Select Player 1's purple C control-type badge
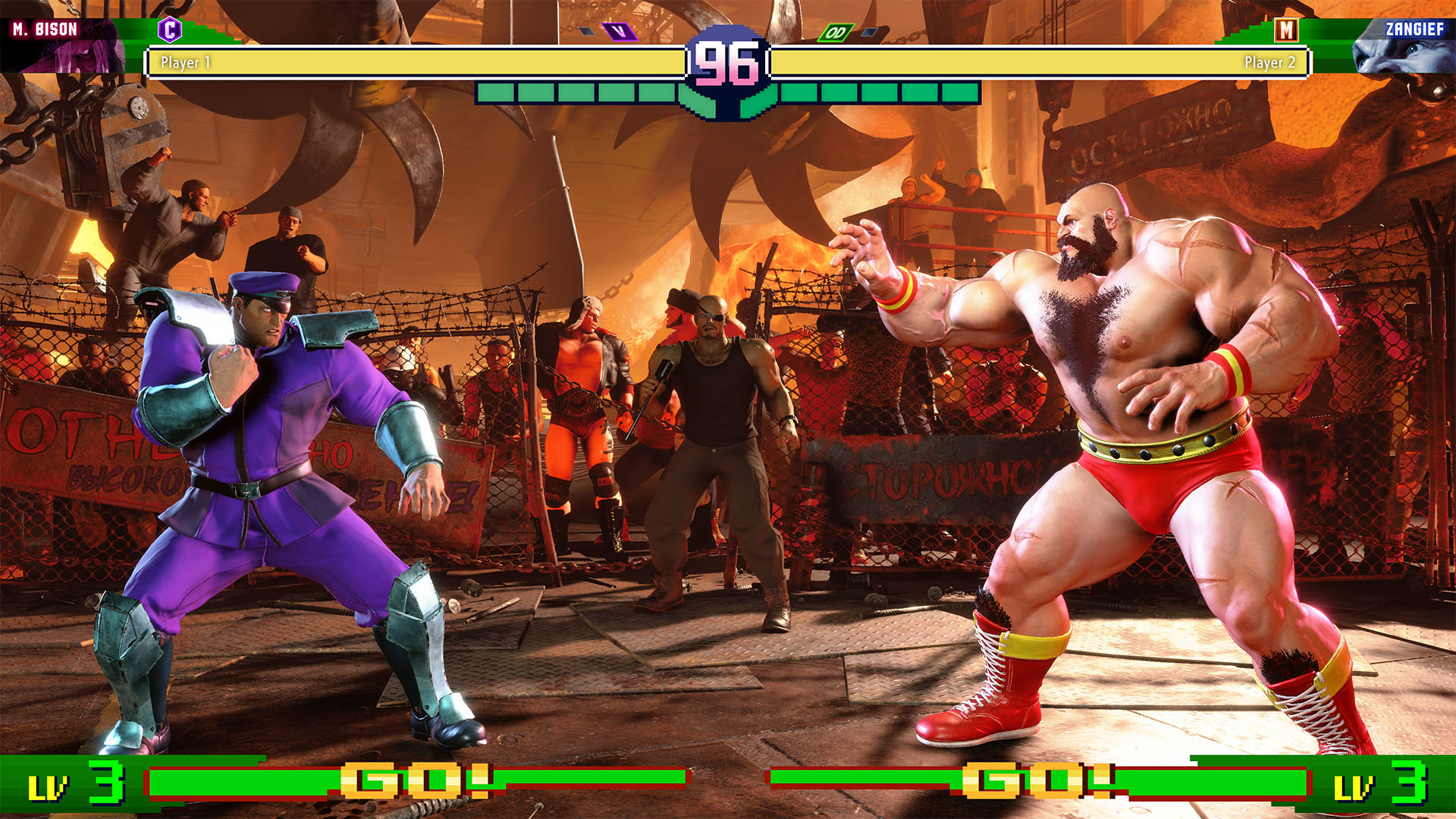 coord(170,30)
